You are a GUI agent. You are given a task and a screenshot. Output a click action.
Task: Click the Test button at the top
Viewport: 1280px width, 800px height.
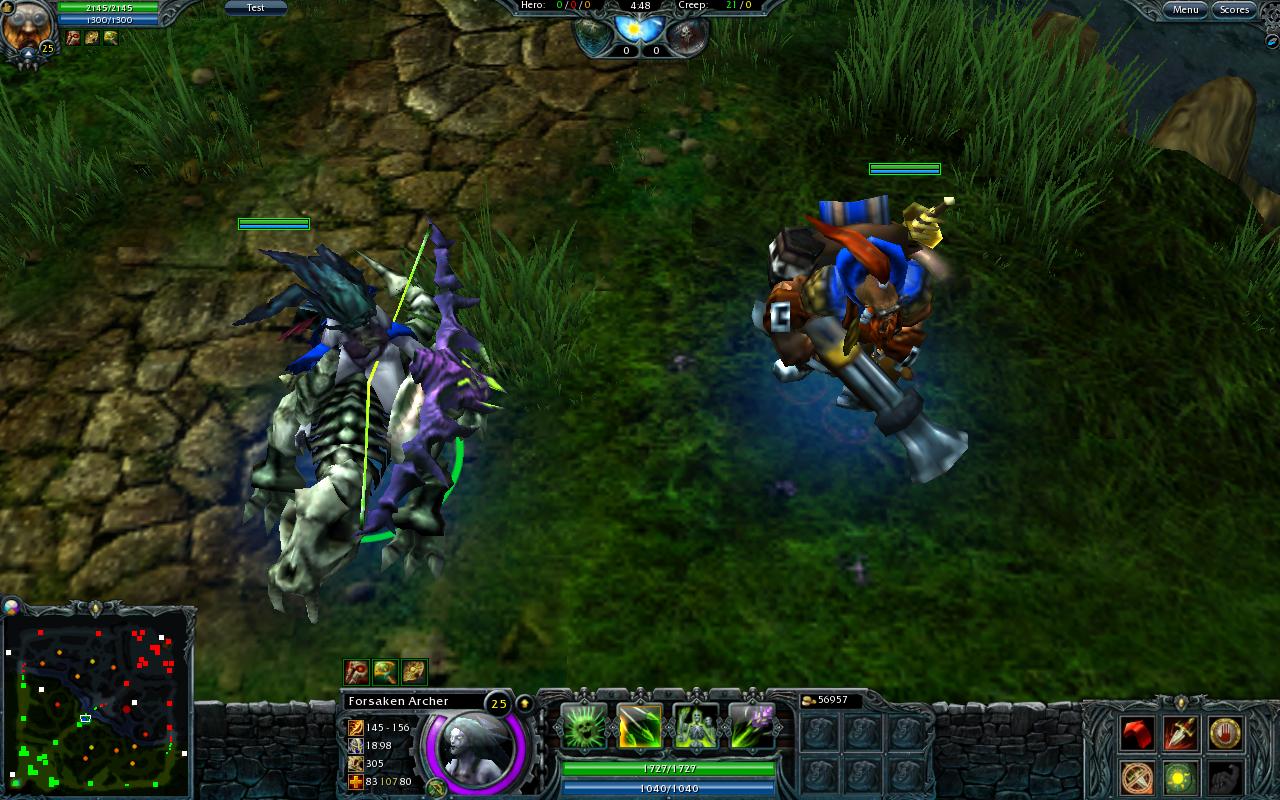[256, 7]
